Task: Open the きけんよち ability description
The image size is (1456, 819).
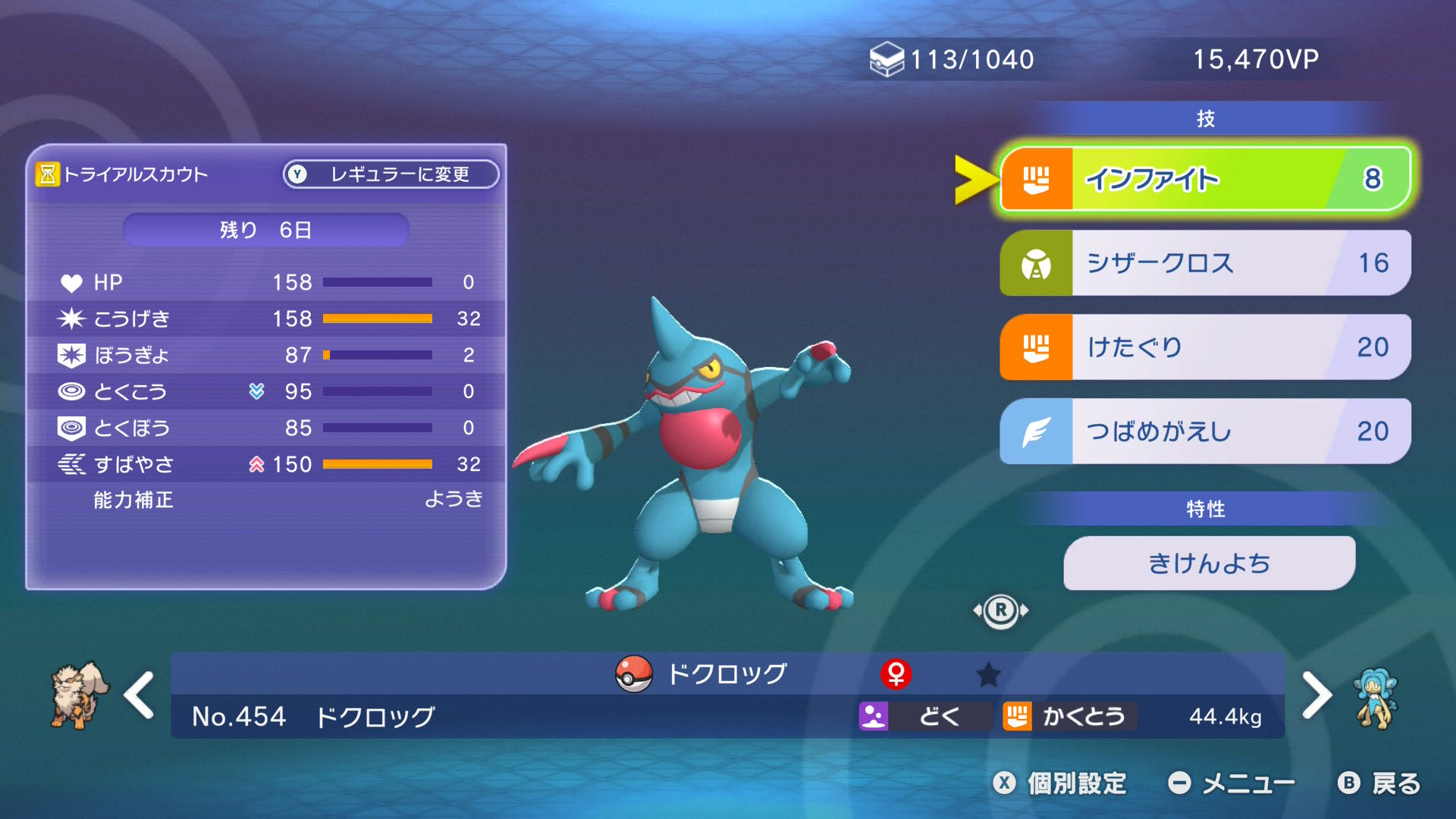Action: (1209, 563)
